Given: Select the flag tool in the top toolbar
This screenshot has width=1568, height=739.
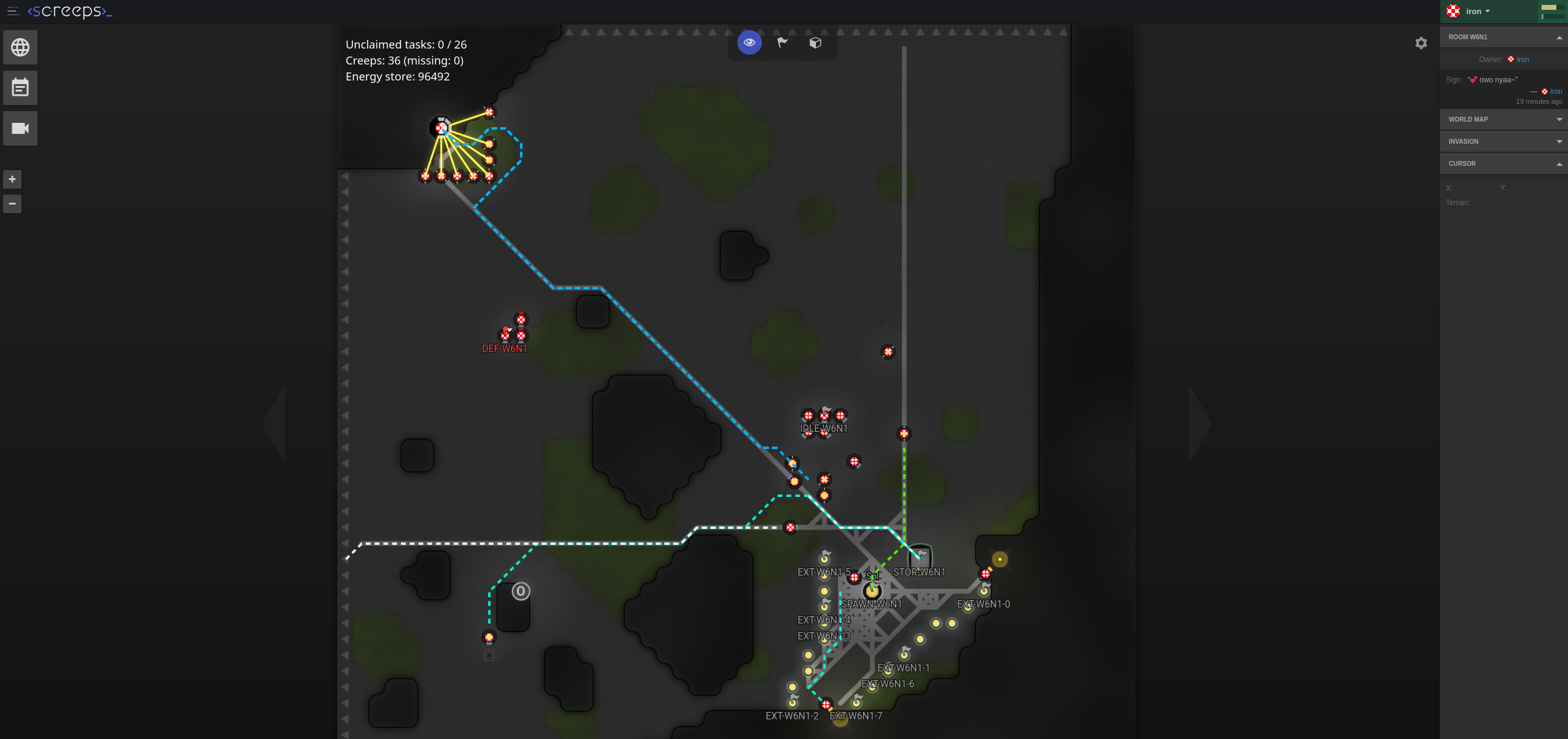Looking at the screenshot, I should (x=782, y=42).
